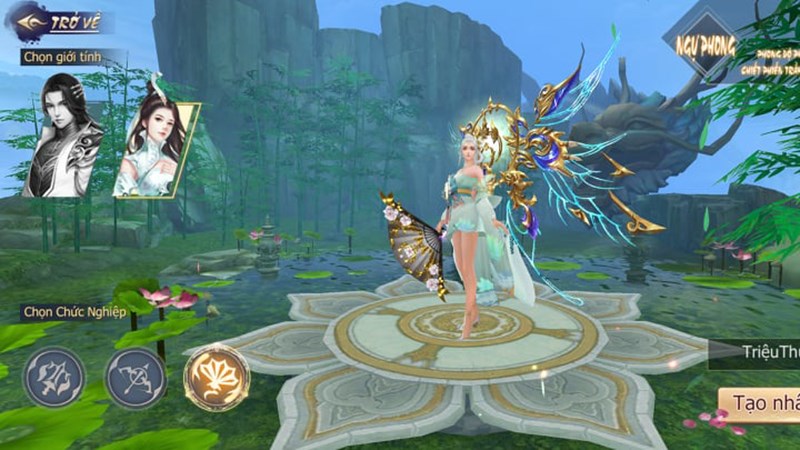Select the bow archer class icon
Image resolution: width=800 pixels, height=450 pixels.
[135, 377]
